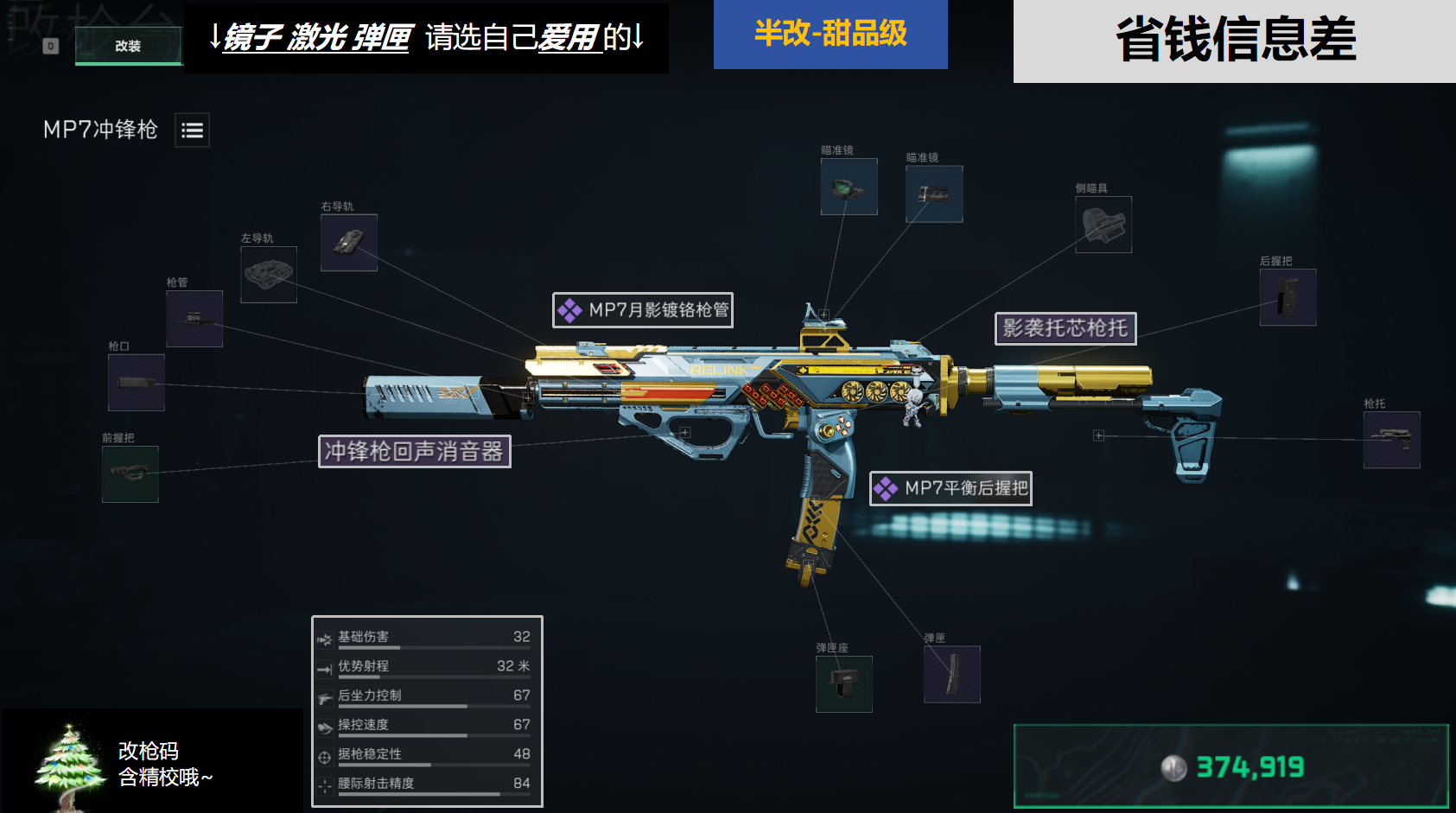Select the 左导轨 left rail slot
1456x813 pixels.
point(268,275)
